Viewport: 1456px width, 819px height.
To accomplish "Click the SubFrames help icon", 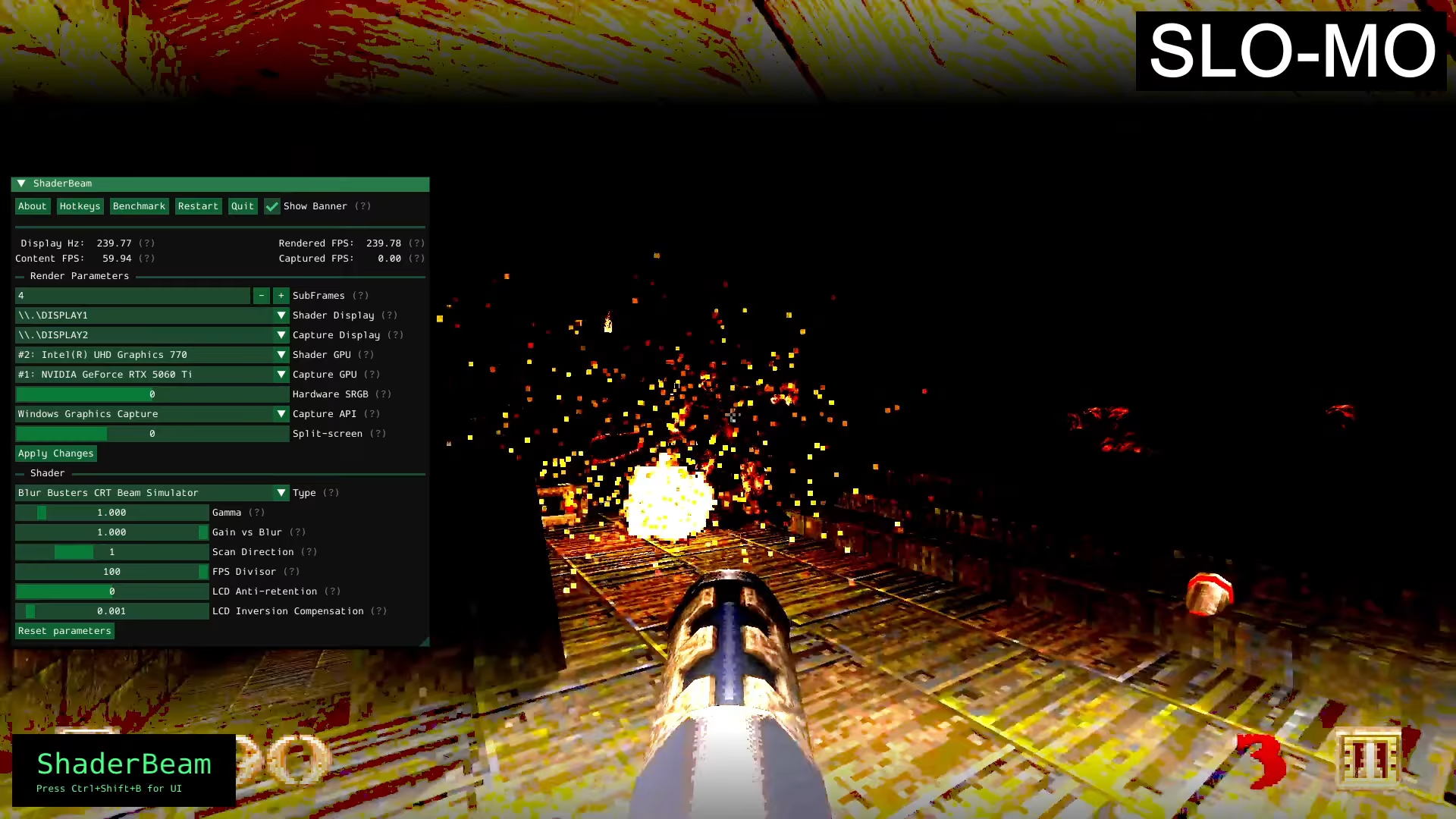I will click(360, 295).
